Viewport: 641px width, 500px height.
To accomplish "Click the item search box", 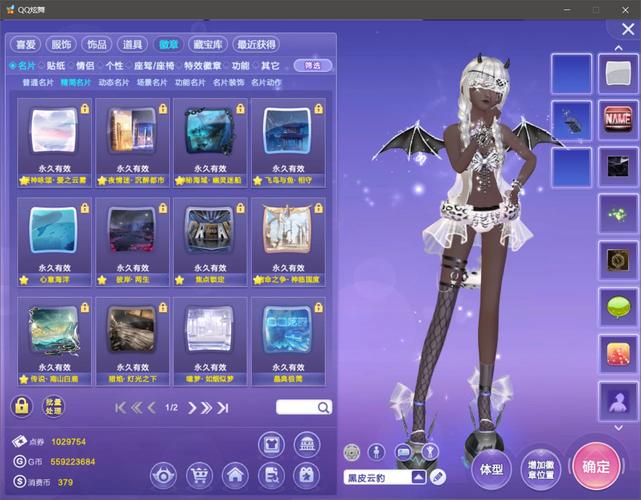I will (296, 407).
